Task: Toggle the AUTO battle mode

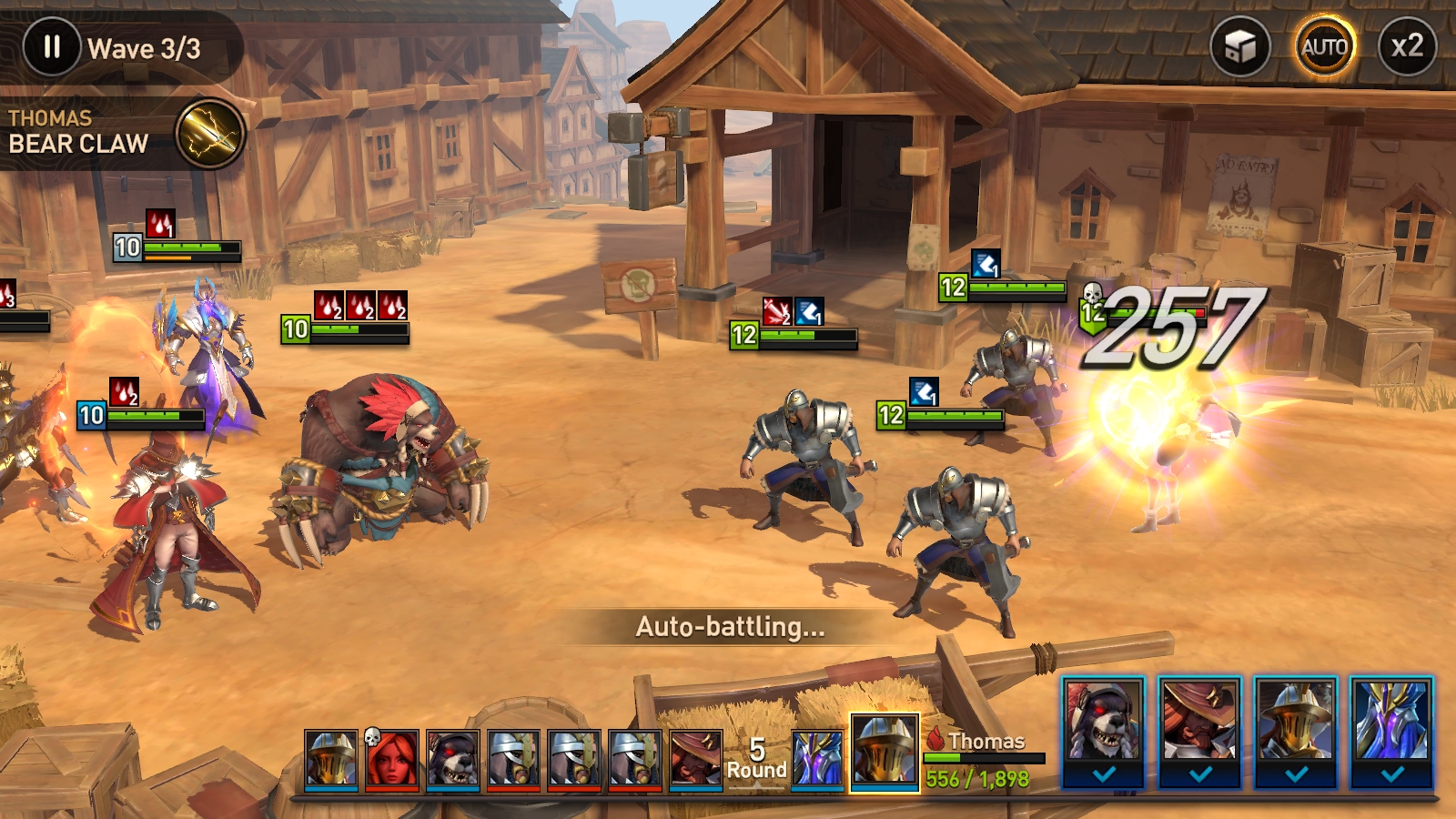Action: point(1324,46)
